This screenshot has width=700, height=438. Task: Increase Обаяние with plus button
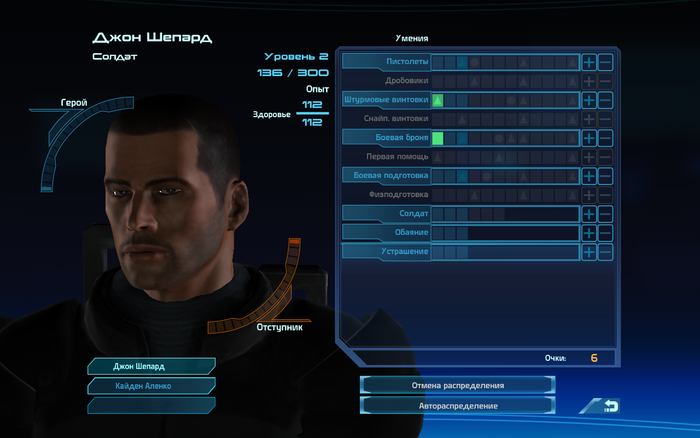[x=589, y=233]
